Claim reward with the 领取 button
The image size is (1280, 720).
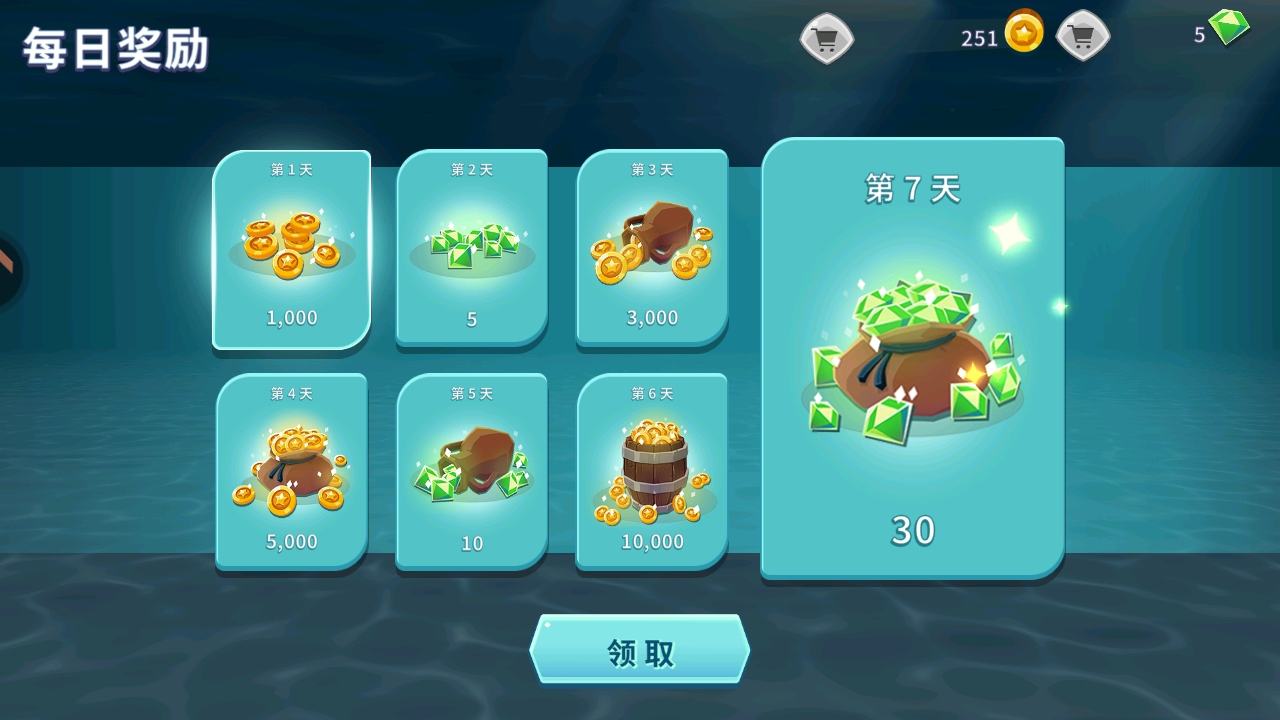[x=639, y=650]
